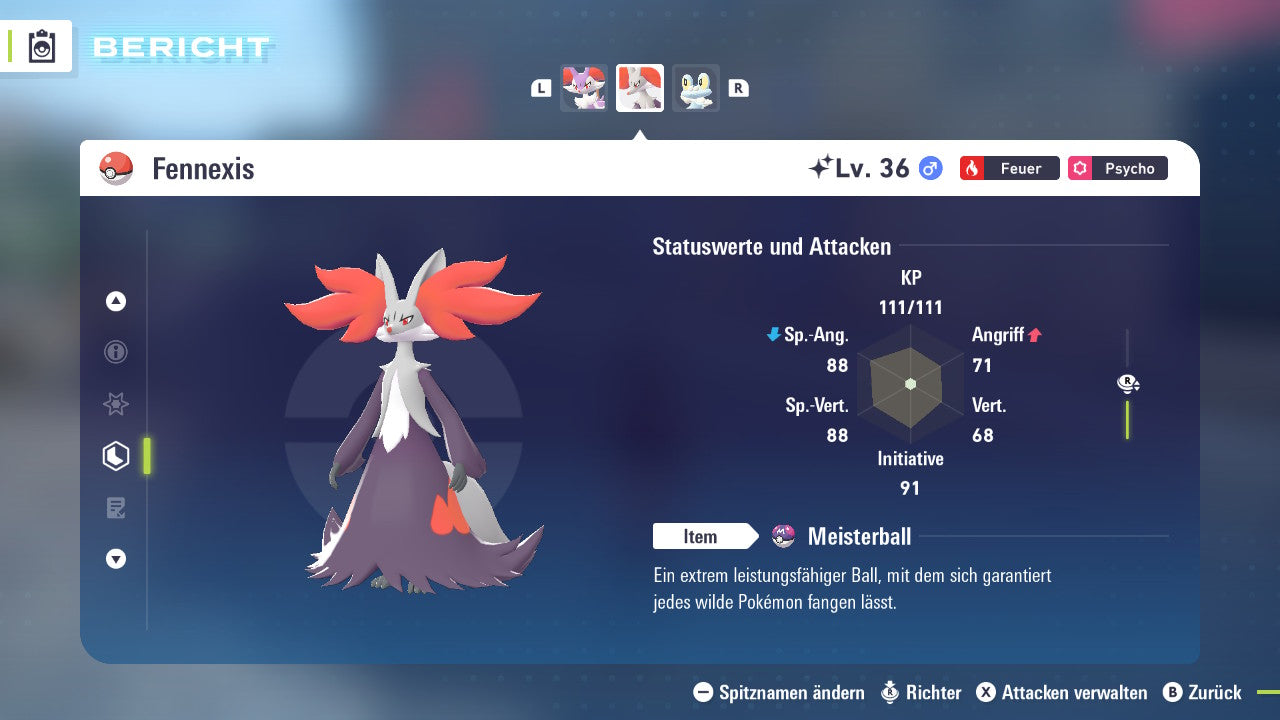Select the ribbon/memories star icon in sidebar
Viewport: 1280px width, 720px height.
(x=115, y=404)
